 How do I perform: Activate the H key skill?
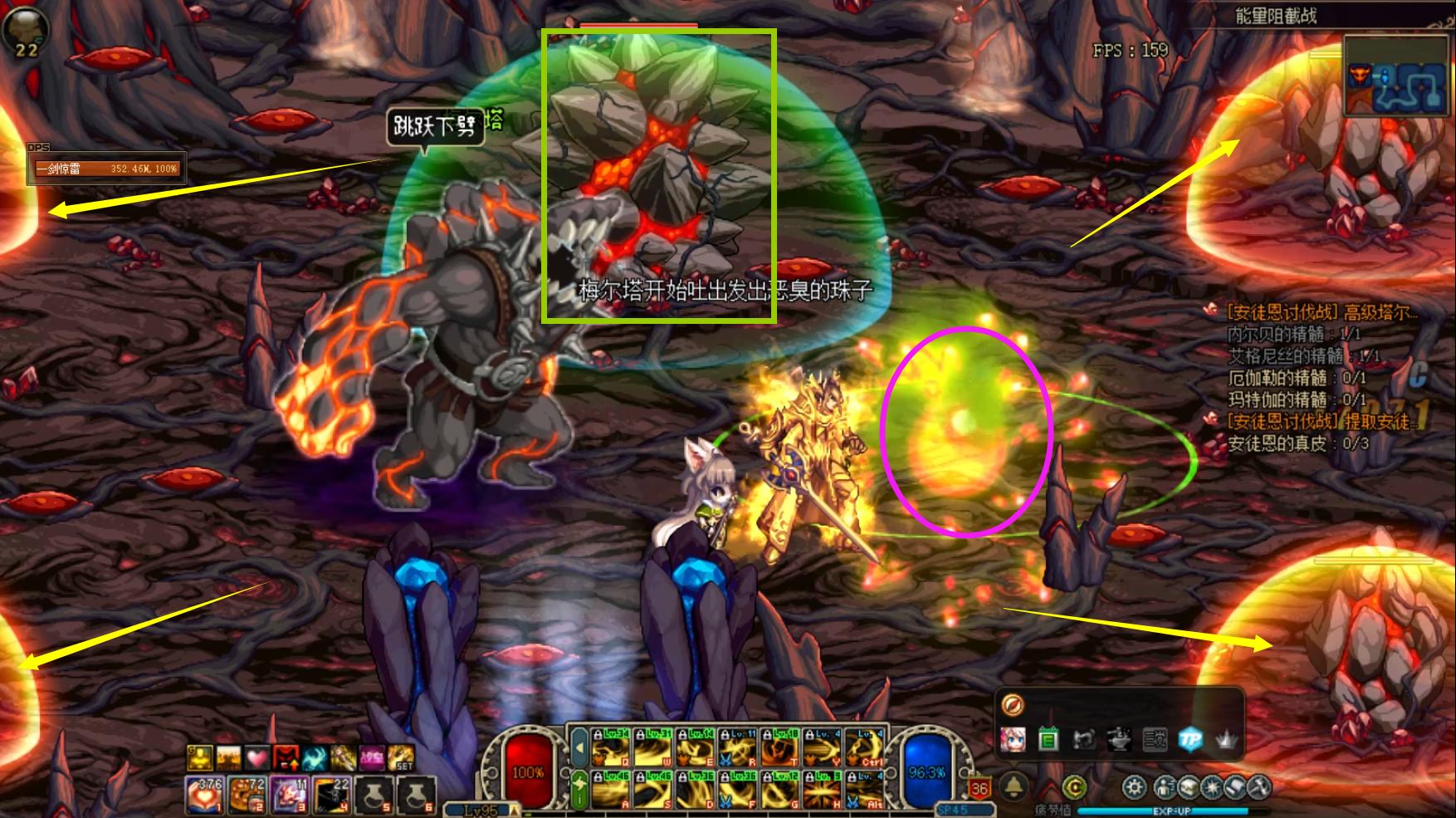tap(822, 790)
